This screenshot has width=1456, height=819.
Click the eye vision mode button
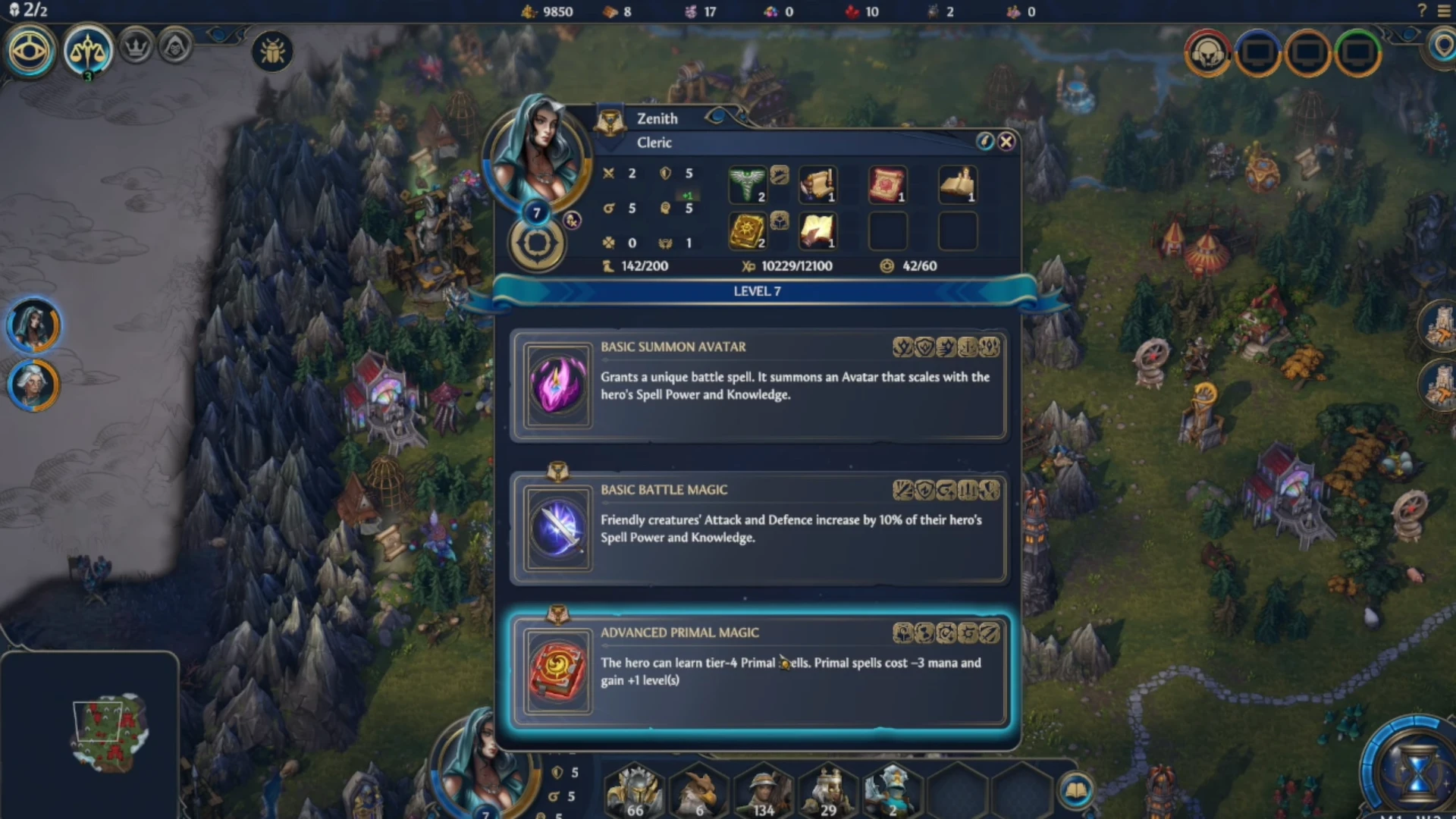[30, 52]
